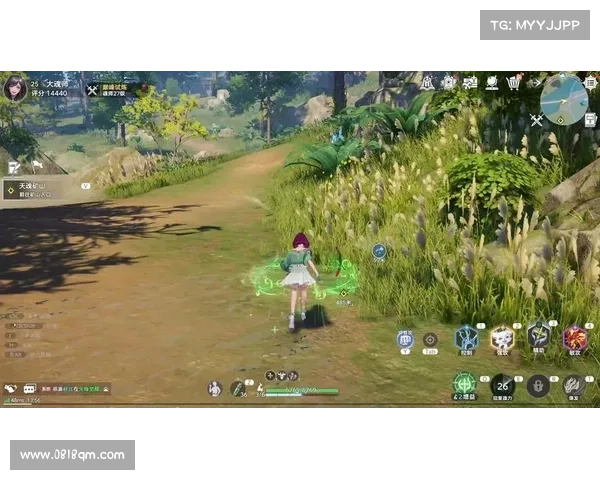Image resolution: width=600 pixels, height=480 pixels.
Task: Click the circular minimap
Action: (x=565, y=100)
